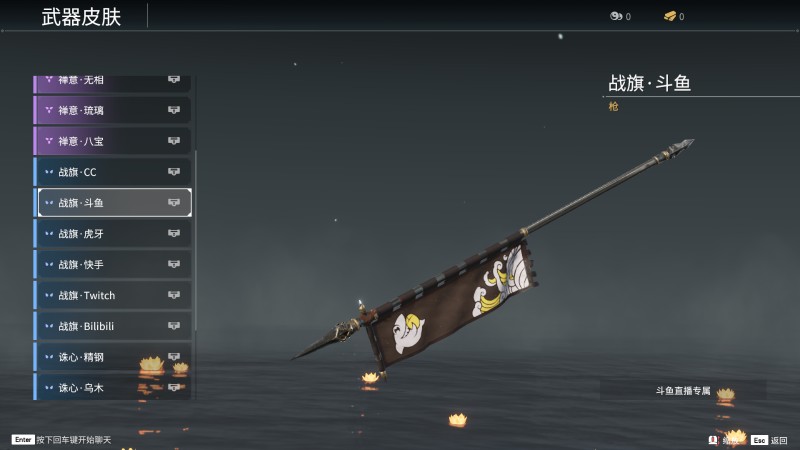Click the 斗鱼直播专属 button
800x450 pixels.
coord(683,390)
